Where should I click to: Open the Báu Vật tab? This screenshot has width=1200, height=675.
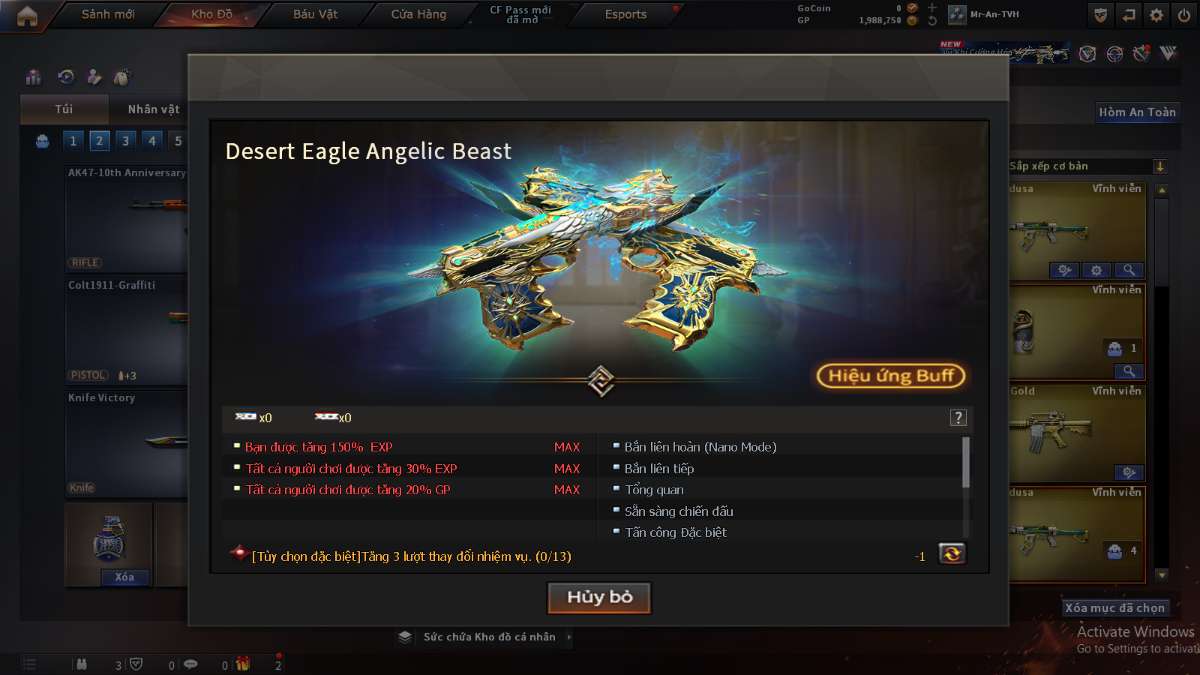[x=315, y=15]
